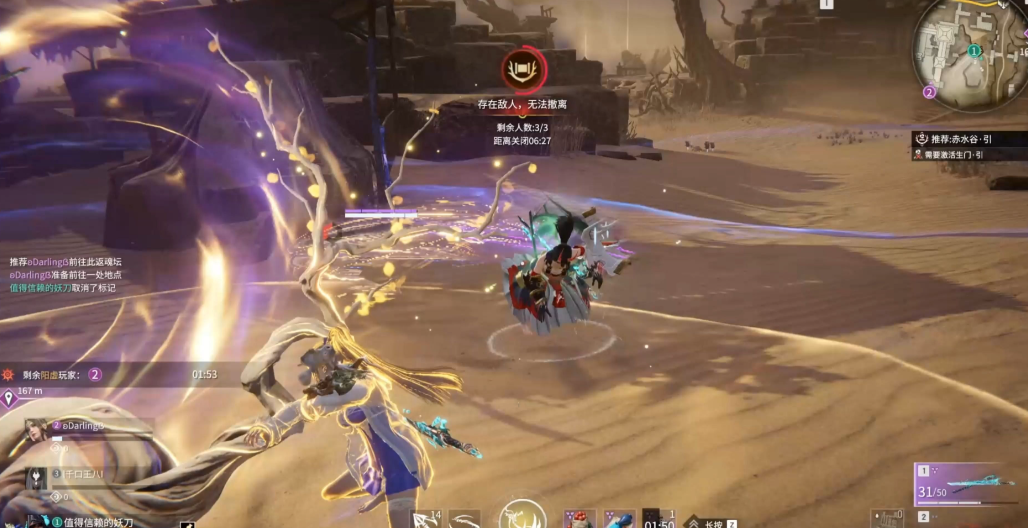
Task: Click the purple 167 m waypoint marker
Action: (9, 399)
